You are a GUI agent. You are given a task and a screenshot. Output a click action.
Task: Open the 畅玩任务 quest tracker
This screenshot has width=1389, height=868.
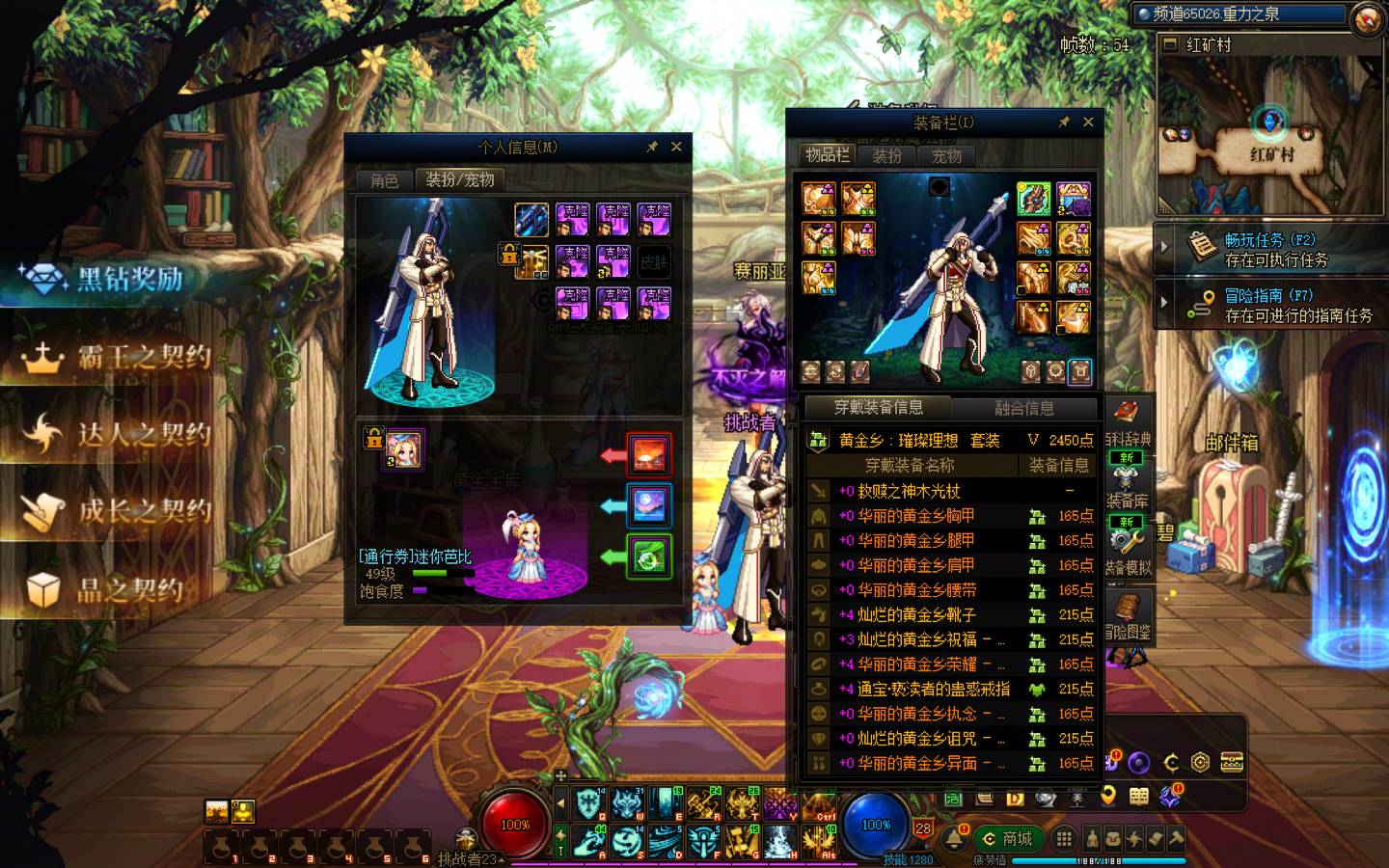click(1271, 249)
